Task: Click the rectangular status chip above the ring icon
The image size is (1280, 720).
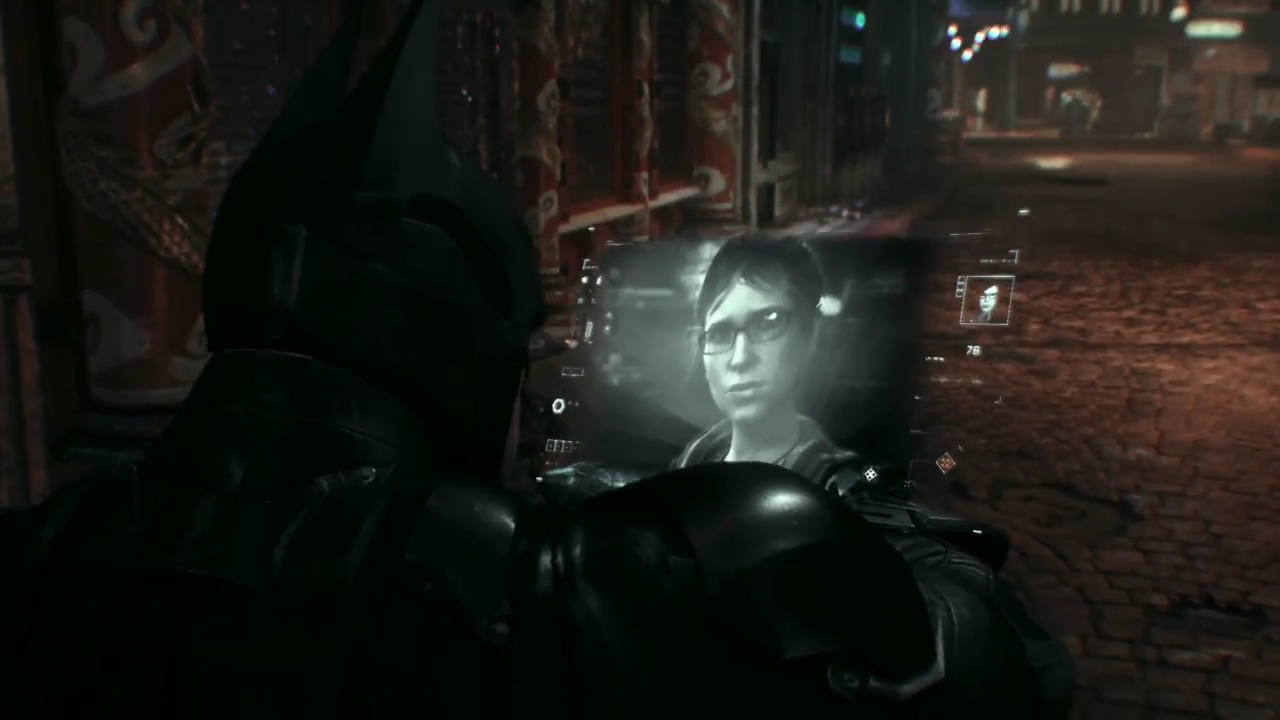Action: tap(571, 371)
